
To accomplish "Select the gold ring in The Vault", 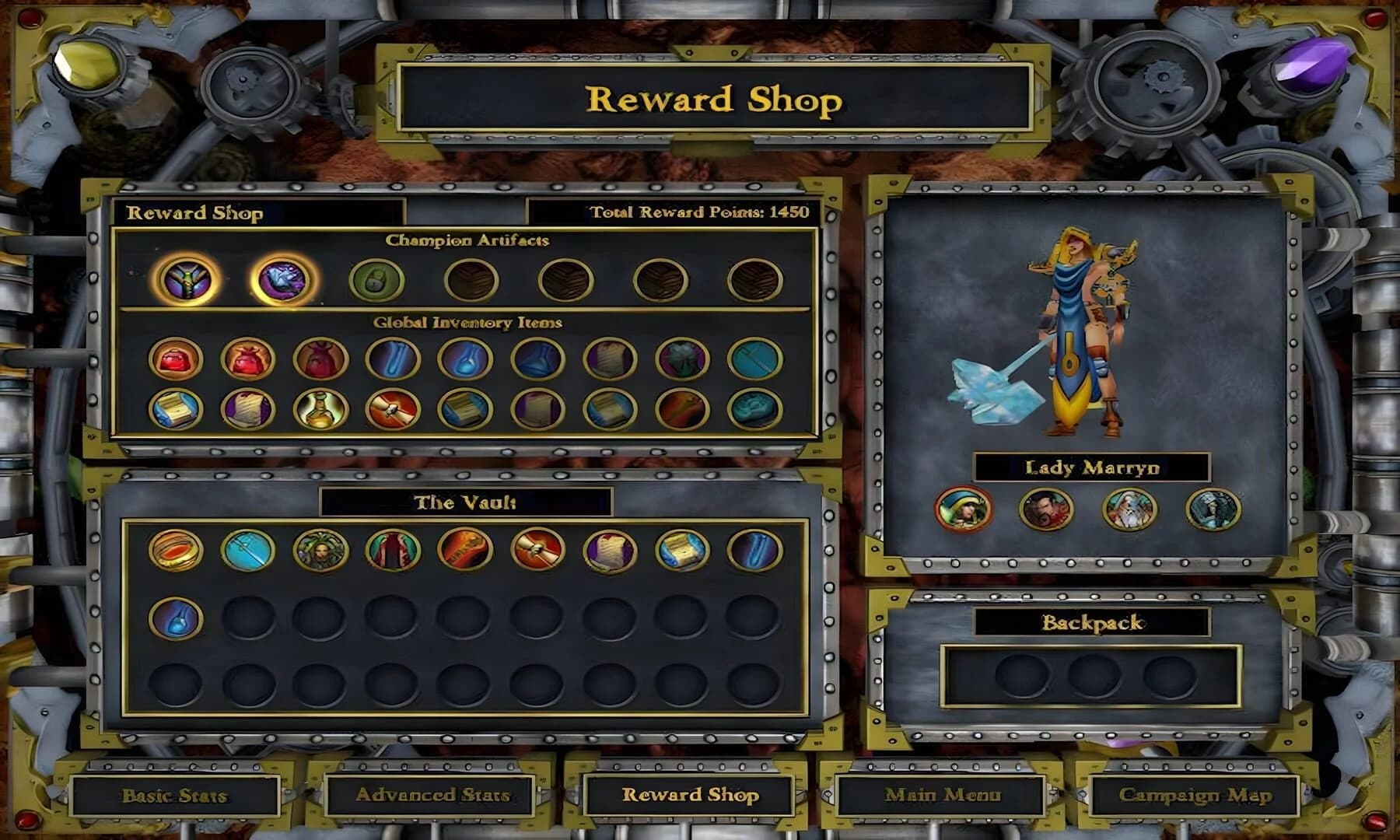I will 177,551.
